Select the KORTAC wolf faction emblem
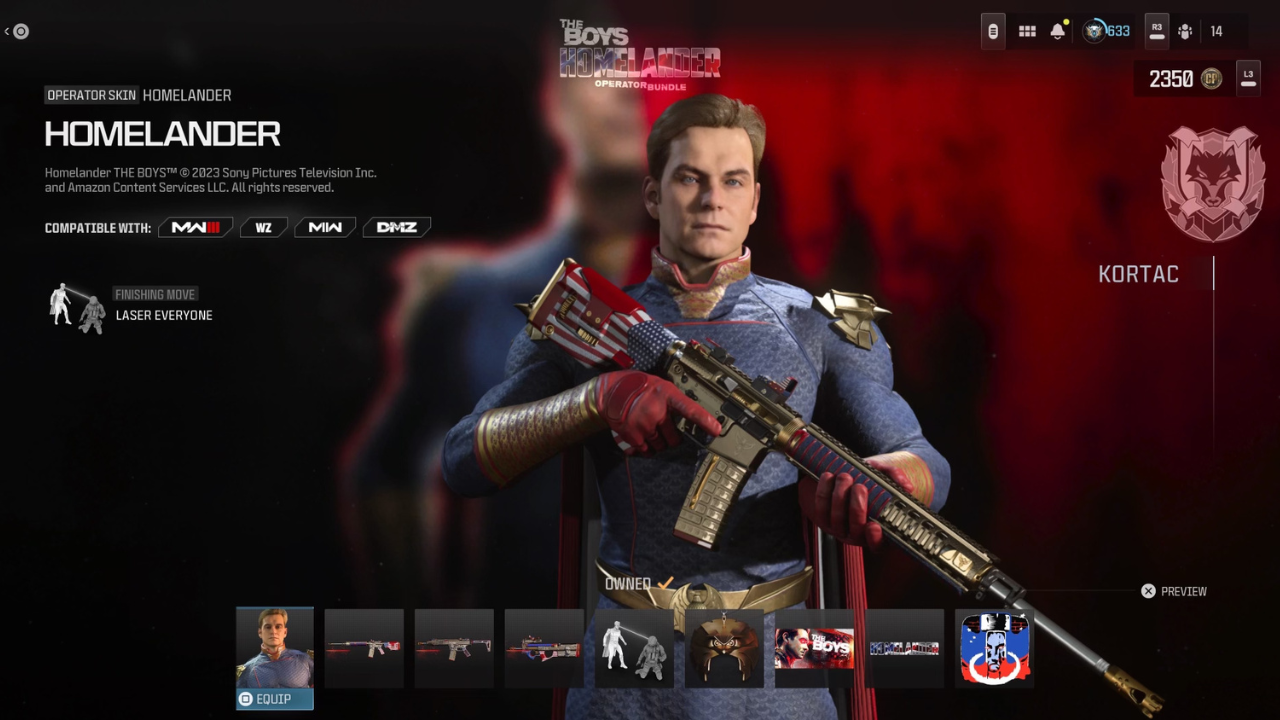This screenshot has width=1280, height=720. click(x=1212, y=183)
